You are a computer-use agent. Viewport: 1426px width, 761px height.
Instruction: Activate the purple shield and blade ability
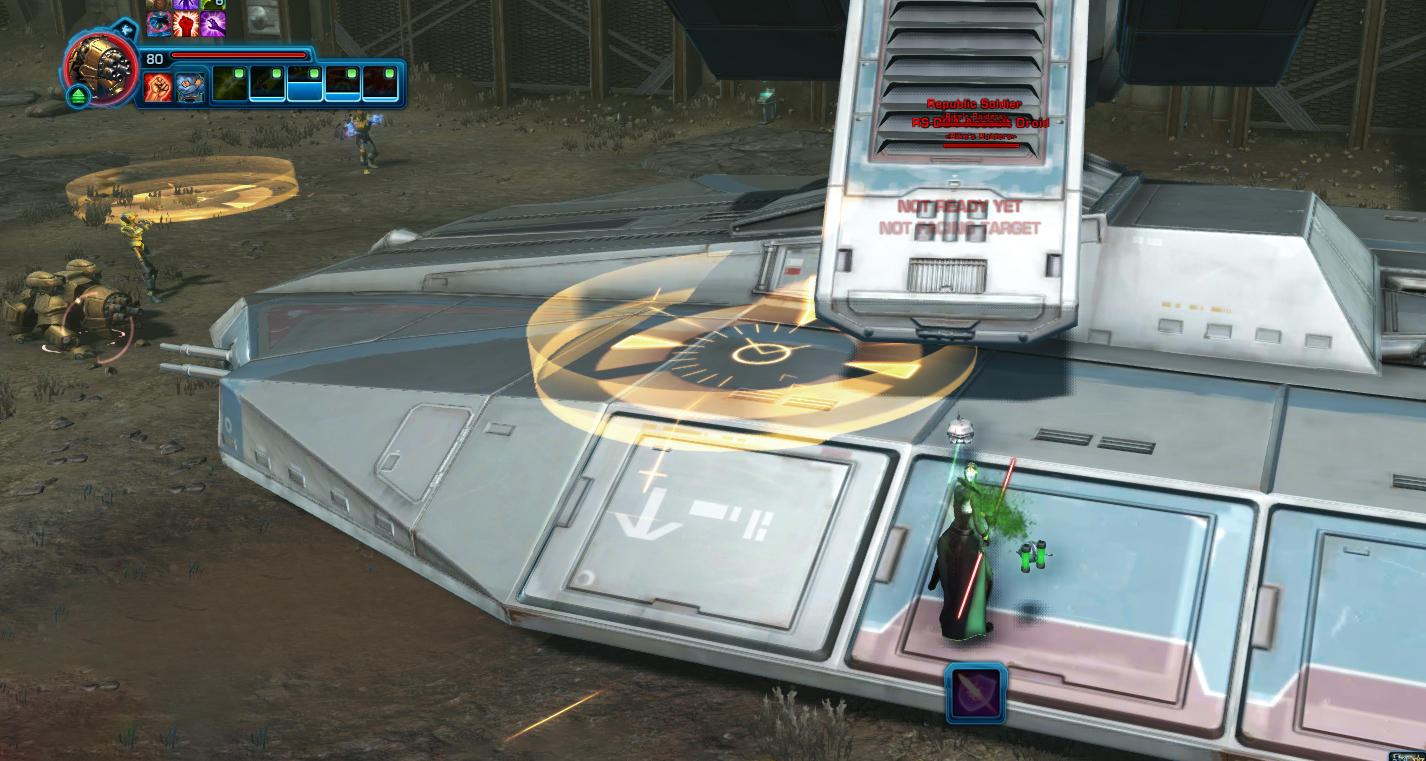coord(975,693)
